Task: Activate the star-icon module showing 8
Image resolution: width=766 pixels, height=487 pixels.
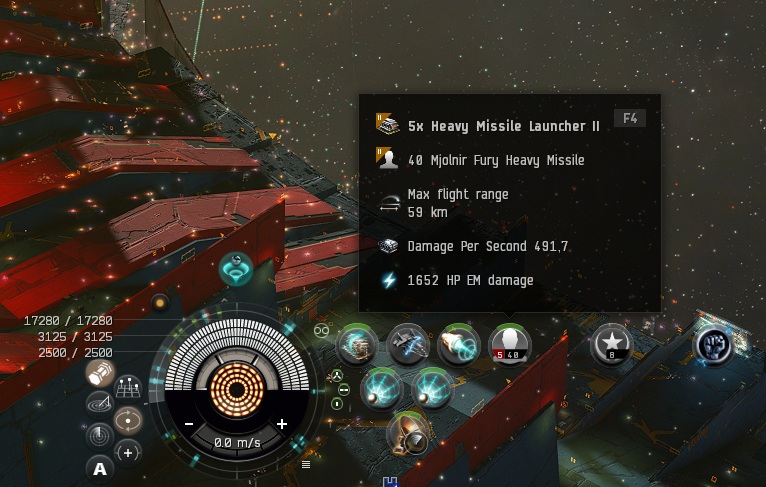Action: 611,344
